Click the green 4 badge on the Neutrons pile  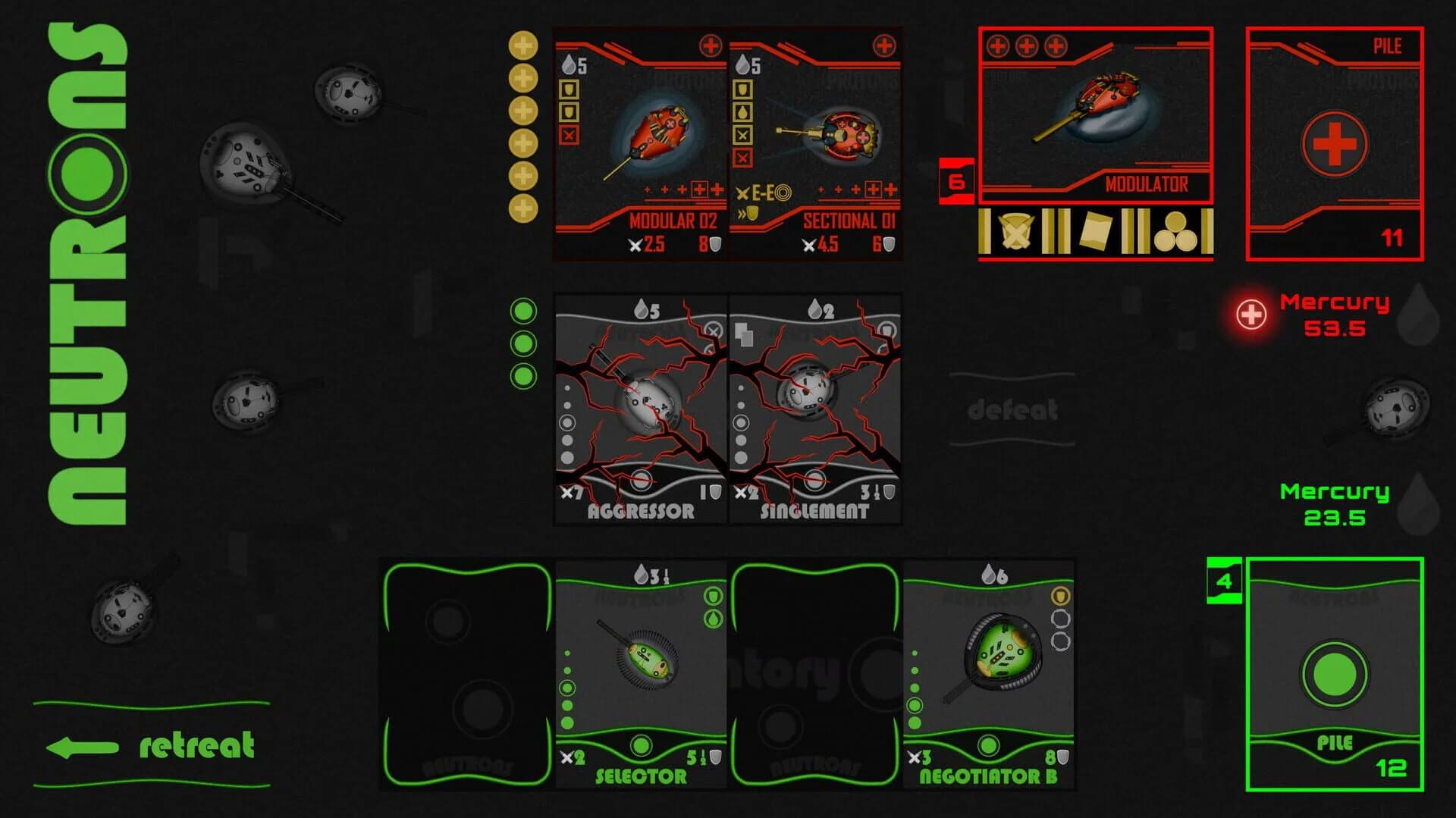click(x=1222, y=582)
